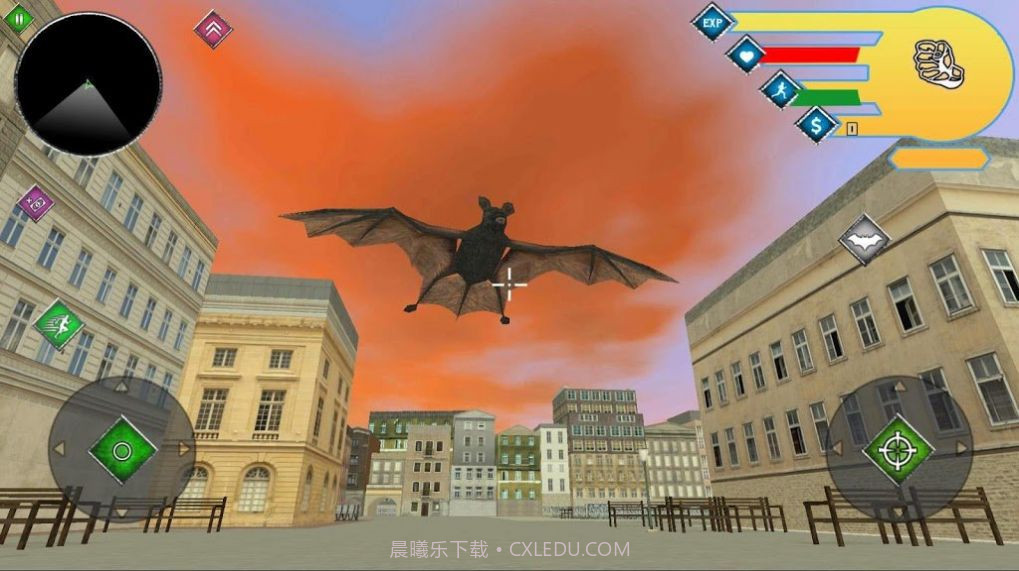Activate the pink double-chevron fly-up button
1019x571 pixels.
213,29
